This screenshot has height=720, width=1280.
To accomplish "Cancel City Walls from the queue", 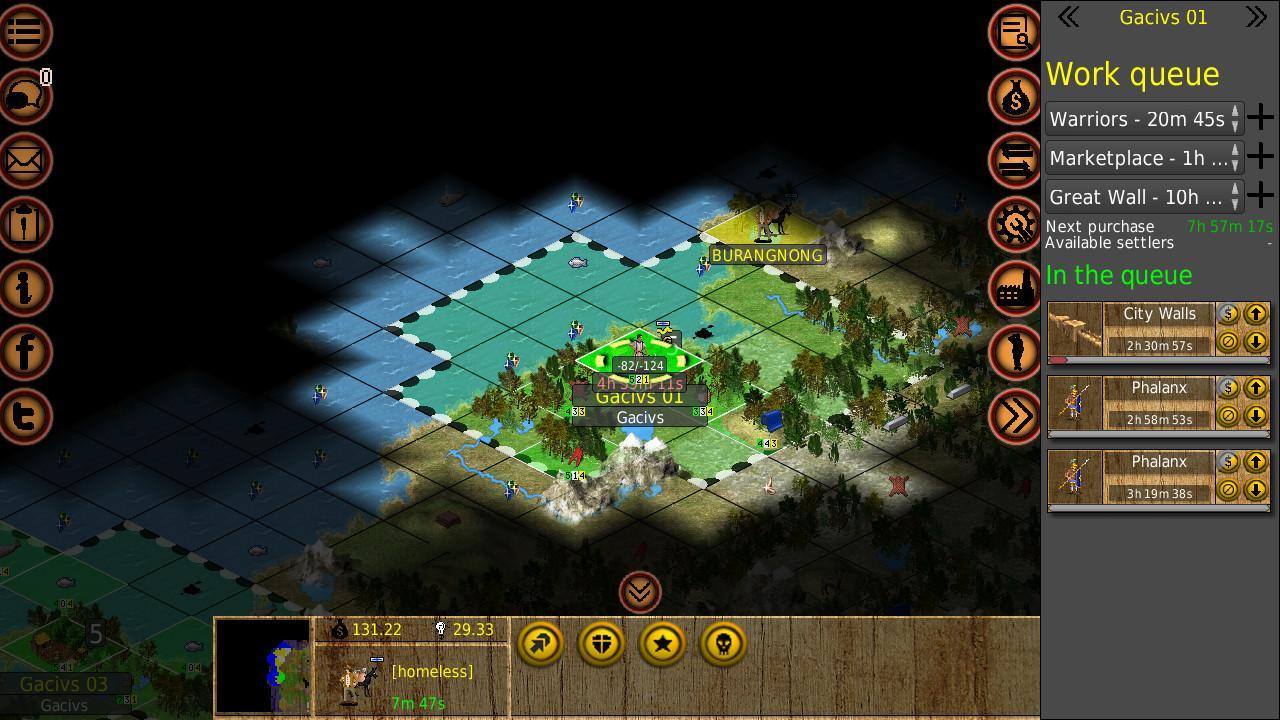I will click(1228, 342).
